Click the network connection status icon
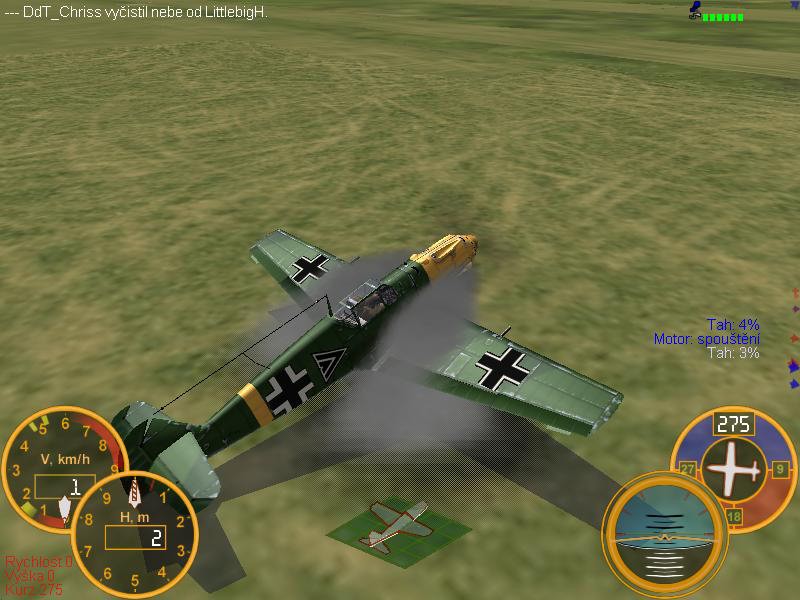The height and width of the screenshot is (600, 800). point(718,13)
